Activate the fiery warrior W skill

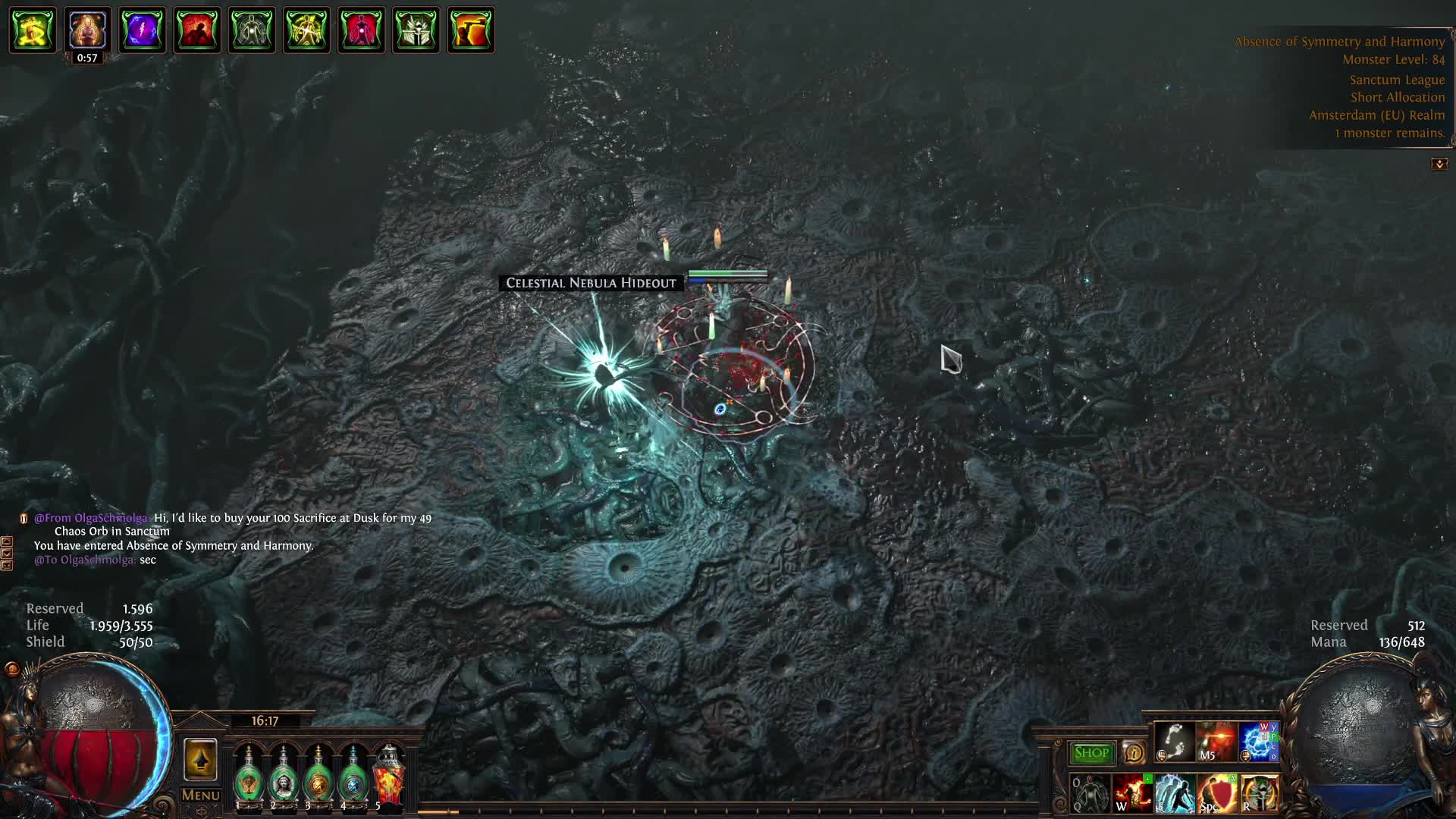tap(1132, 793)
